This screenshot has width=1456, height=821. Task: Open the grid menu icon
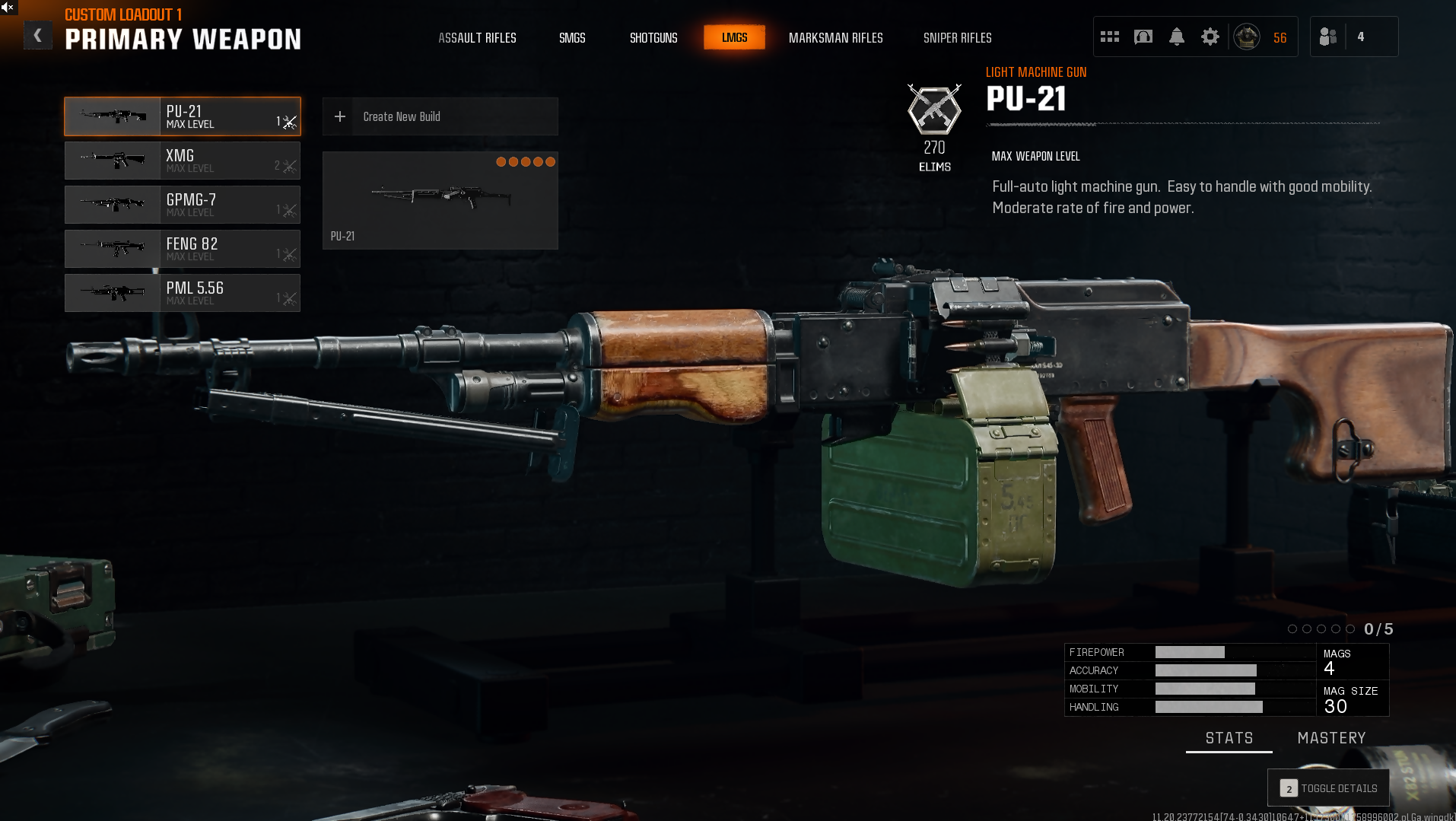(x=1109, y=37)
